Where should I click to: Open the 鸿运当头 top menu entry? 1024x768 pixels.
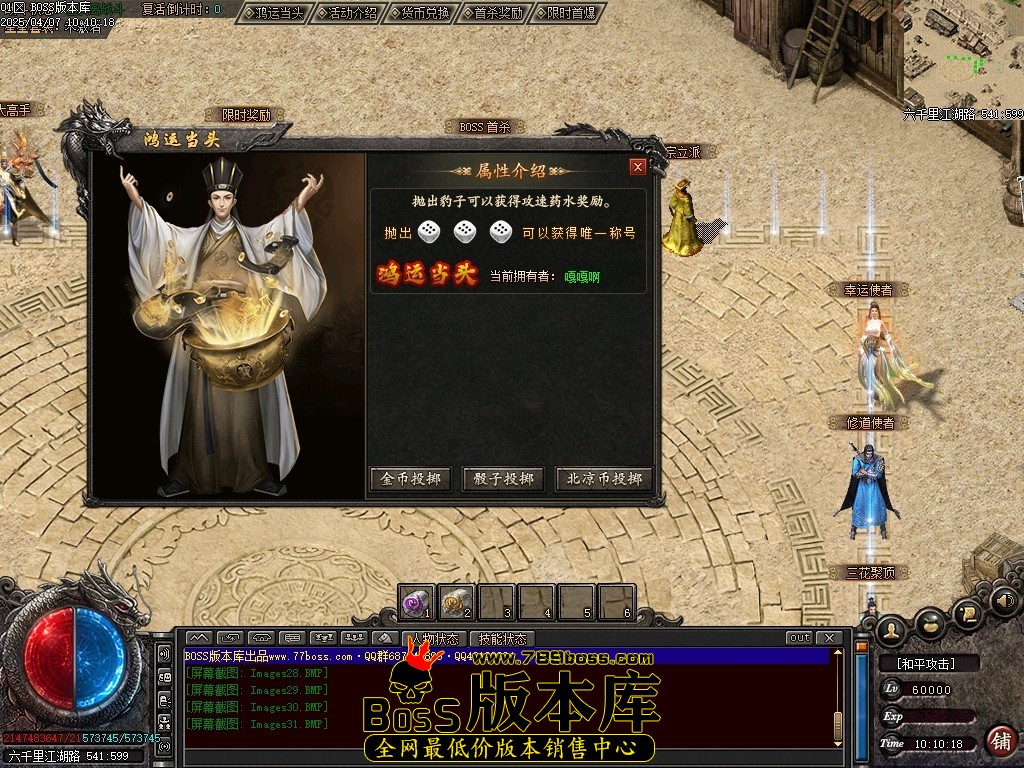(273, 13)
